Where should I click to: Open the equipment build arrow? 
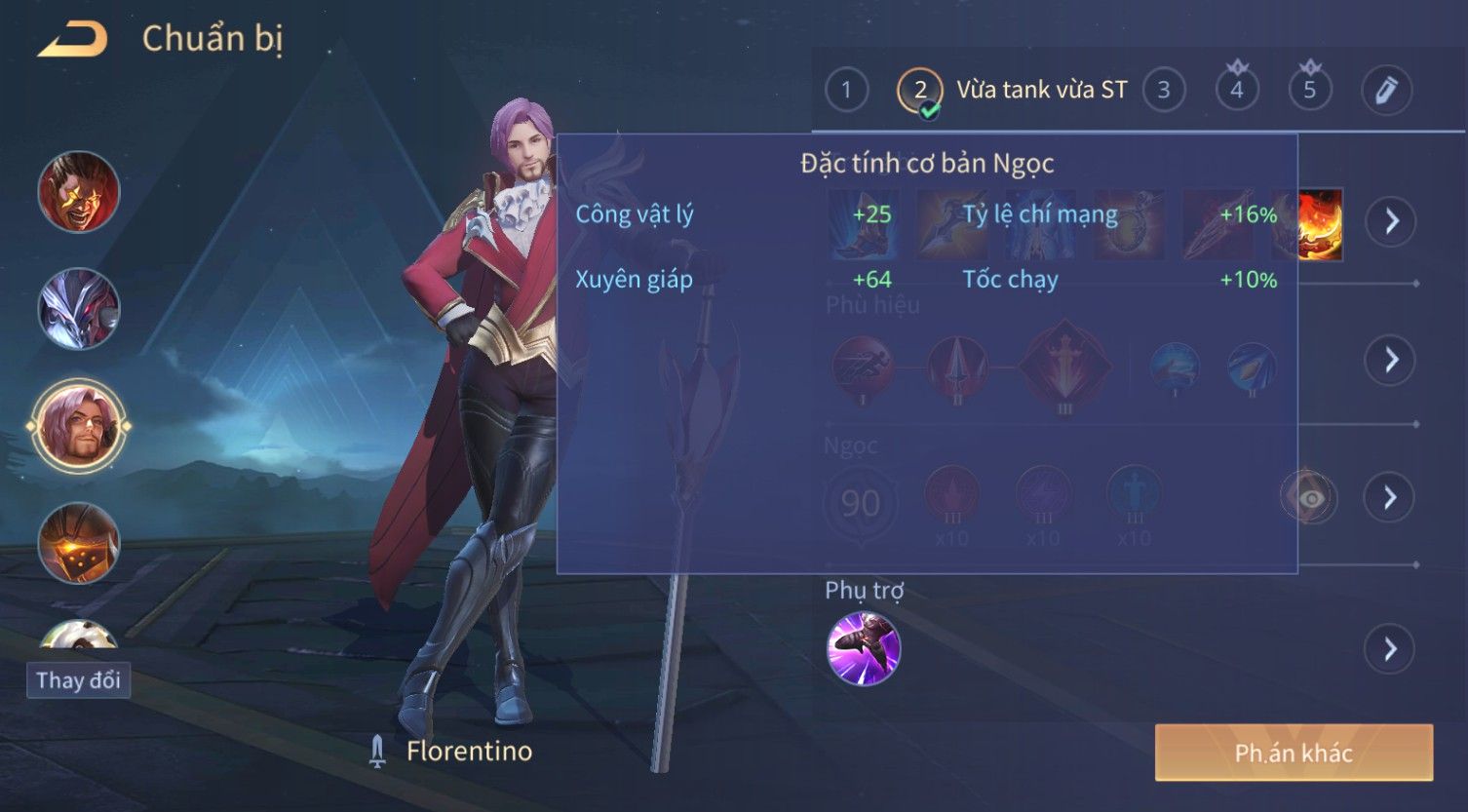1390,221
